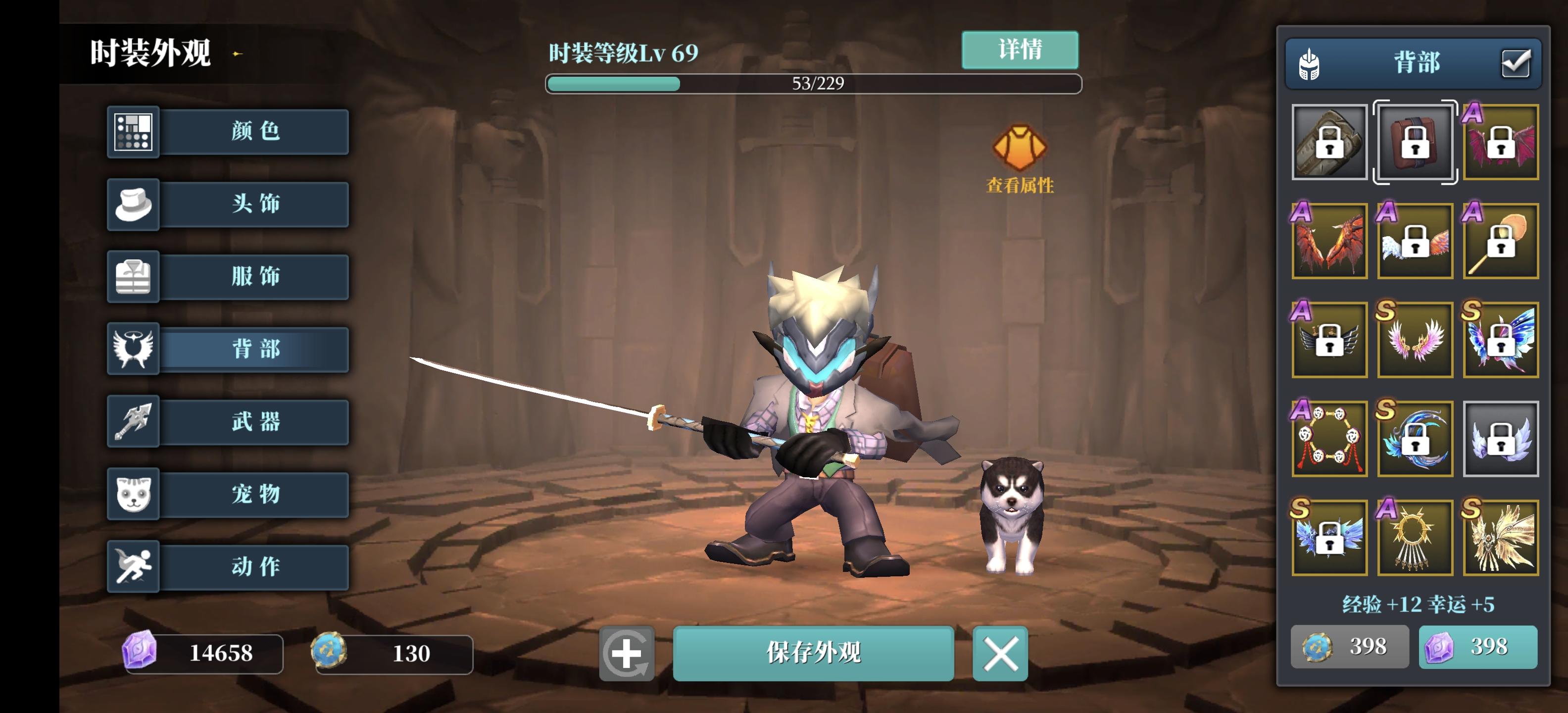Select the 宠物 pet category icon
Viewport: 1568px width, 713px height.
coord(133,495)
